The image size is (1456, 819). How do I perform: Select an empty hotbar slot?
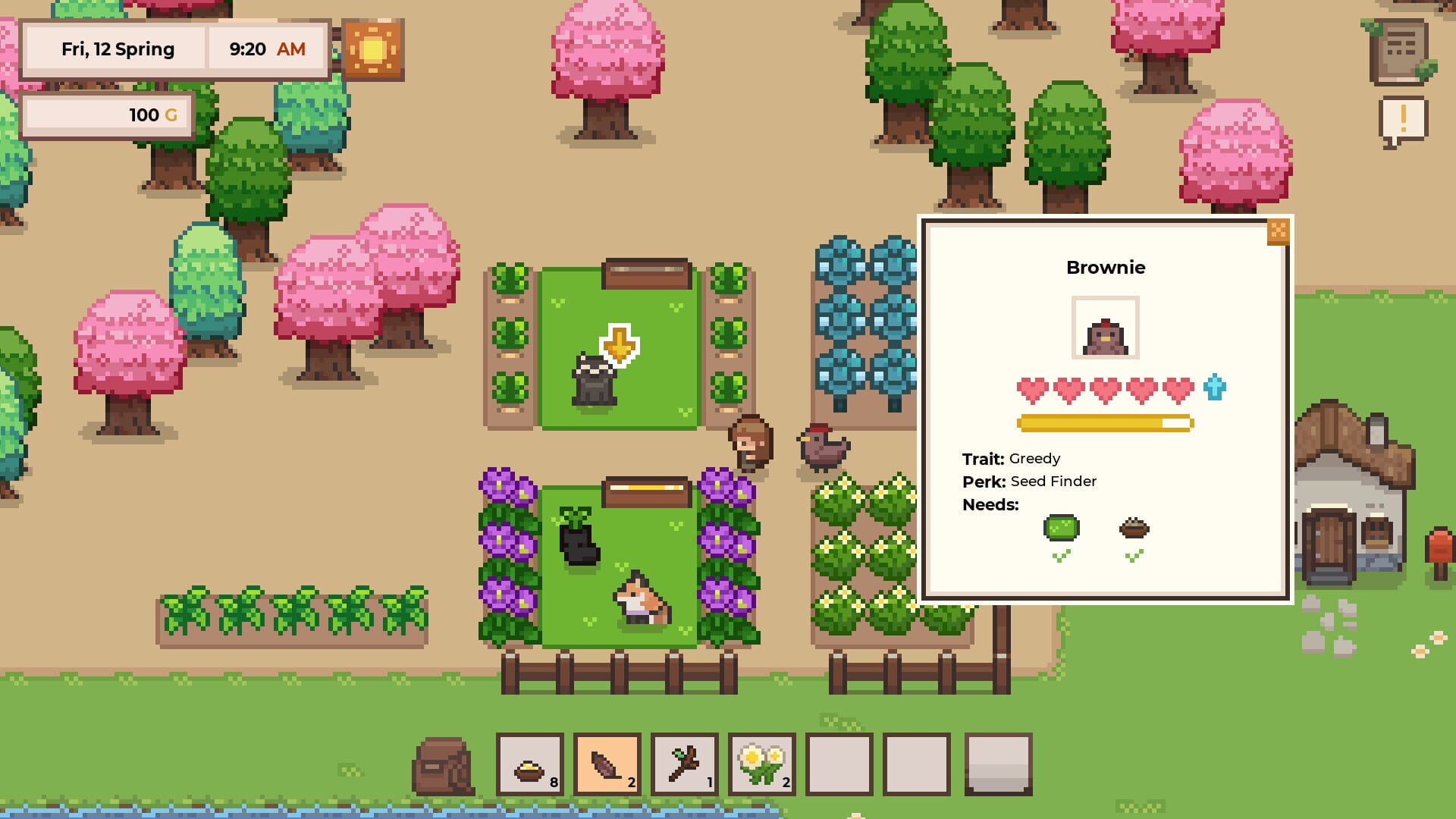pyautogui.click(x=840, y=764)
